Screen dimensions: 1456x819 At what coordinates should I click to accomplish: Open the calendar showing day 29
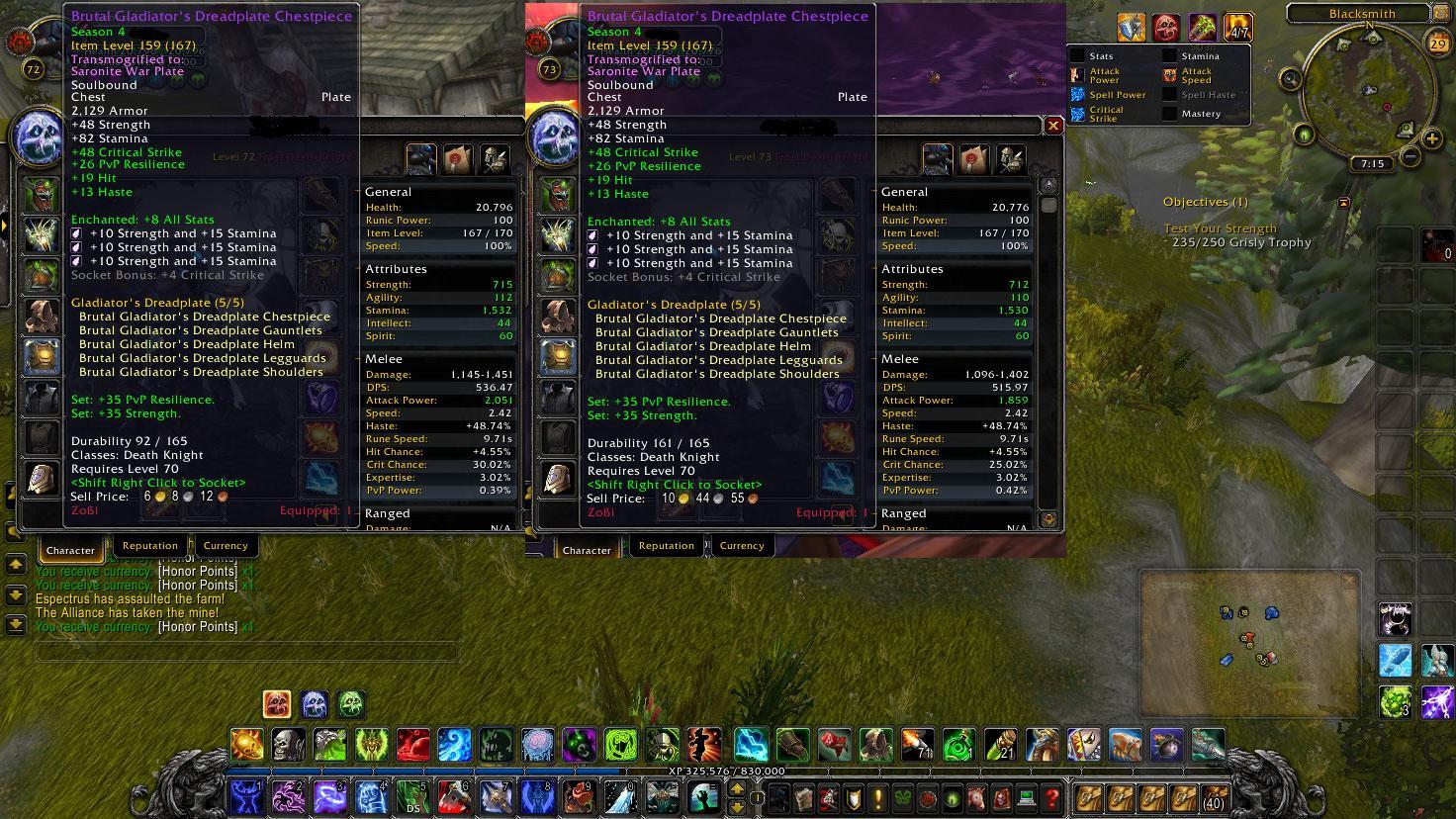(x=1439, y=44)
